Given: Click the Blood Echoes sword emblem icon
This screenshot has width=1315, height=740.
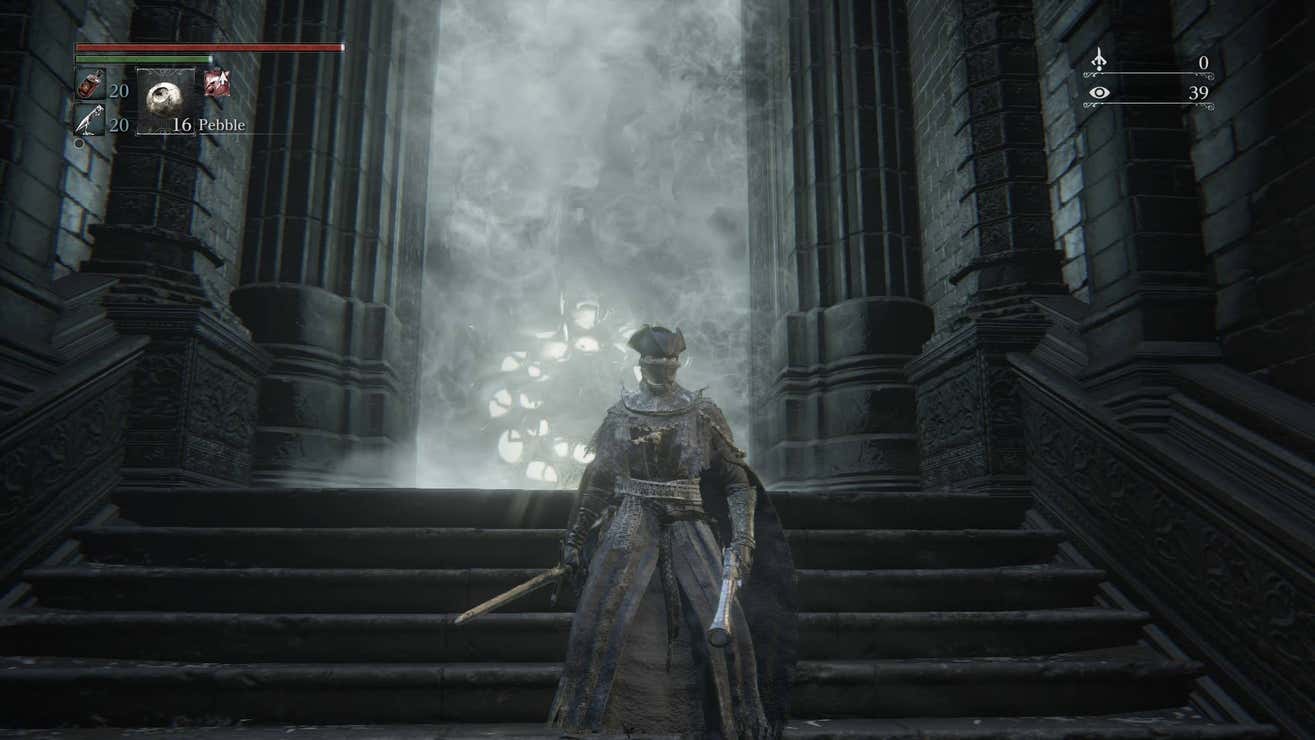Looking at the screenshot, I should pyautogui.click(x=1098, y=58).
